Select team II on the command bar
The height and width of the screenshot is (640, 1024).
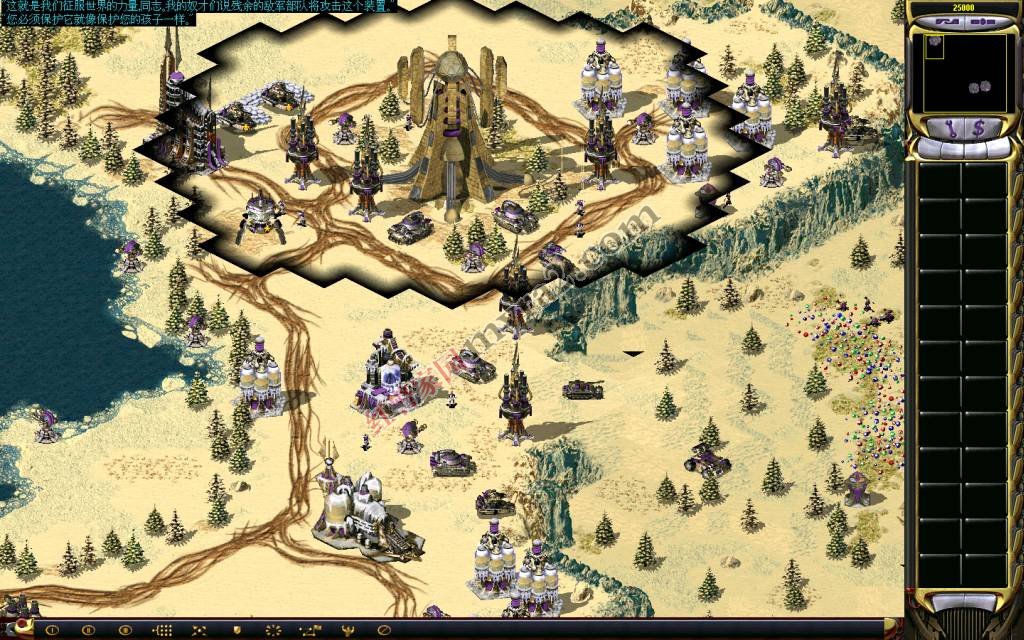pyautogui.click(x=88, y=630)
